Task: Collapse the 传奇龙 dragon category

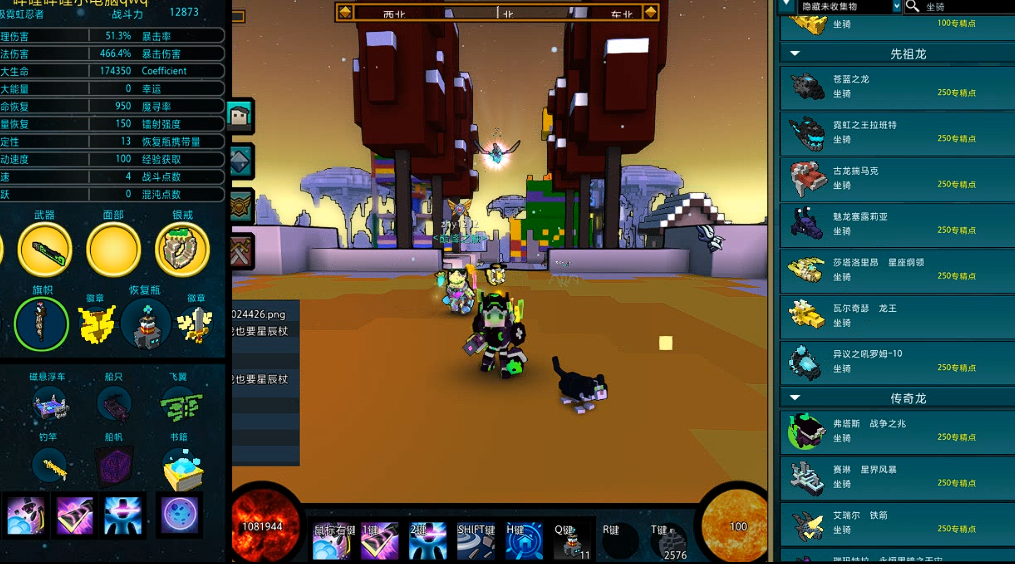Action: [x=796, y=398]
